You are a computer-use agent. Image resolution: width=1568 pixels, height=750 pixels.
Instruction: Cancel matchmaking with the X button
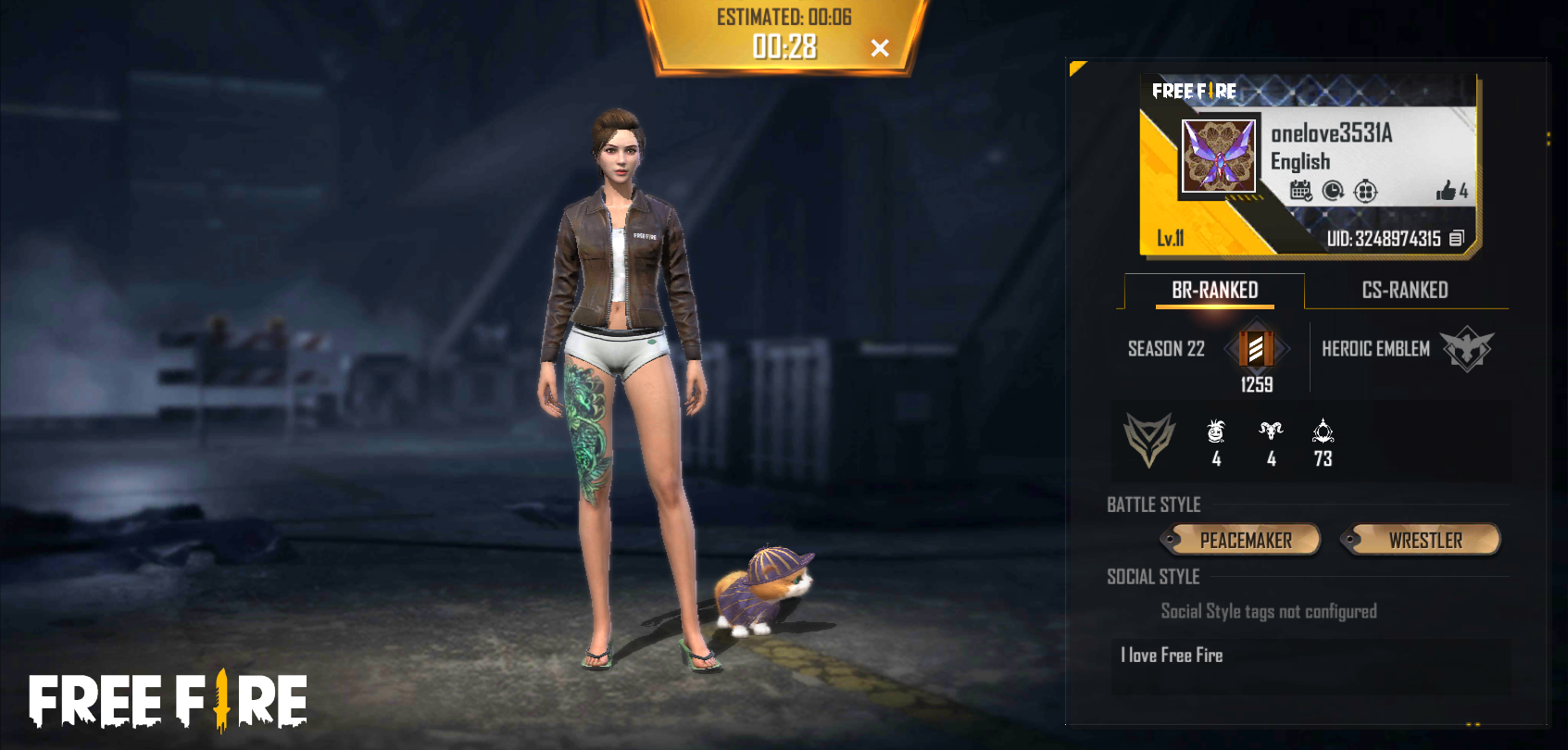[880, 48]
